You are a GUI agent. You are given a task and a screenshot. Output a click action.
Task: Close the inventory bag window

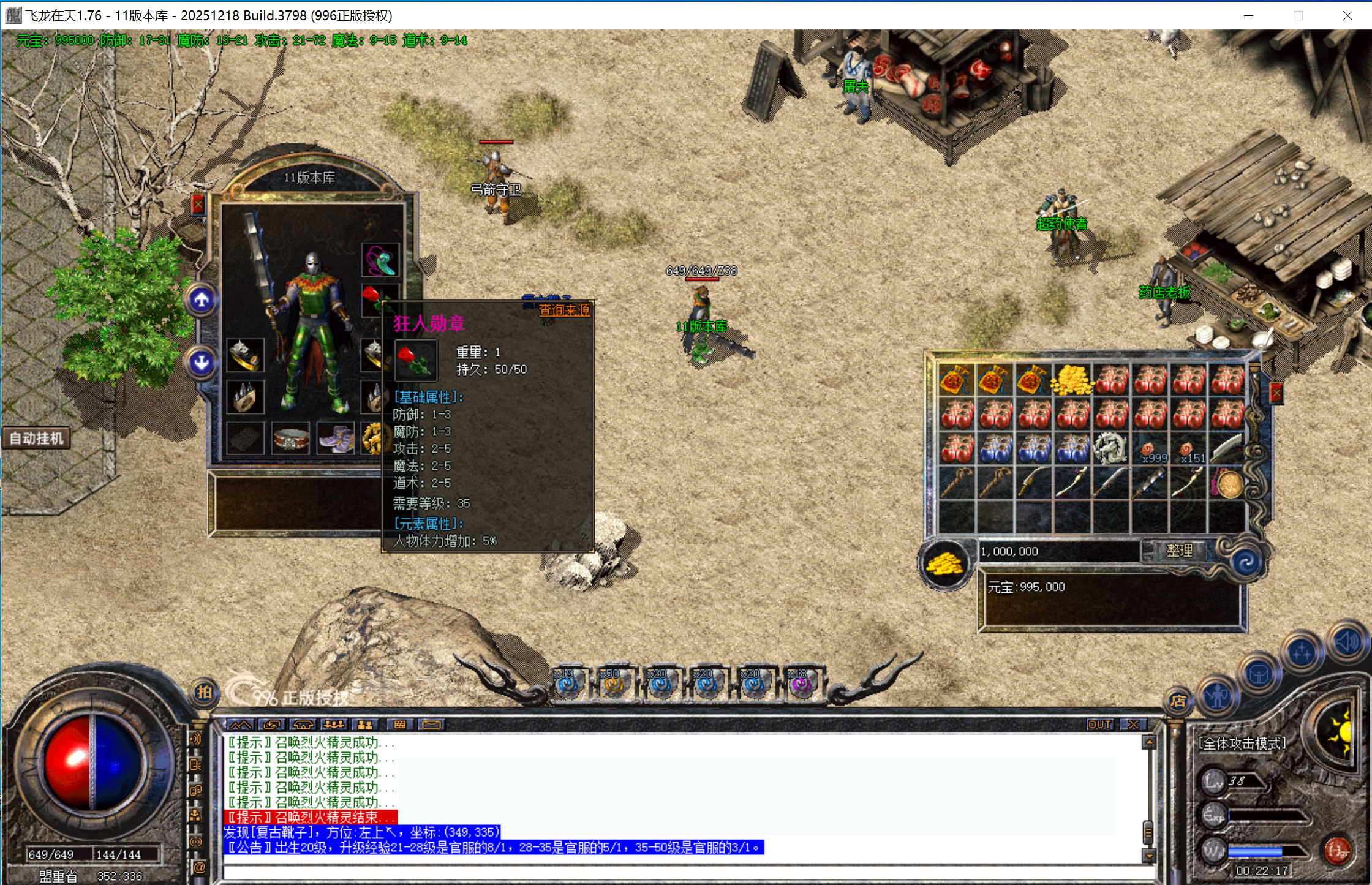pyautogui.click(x=1276, y=393)
